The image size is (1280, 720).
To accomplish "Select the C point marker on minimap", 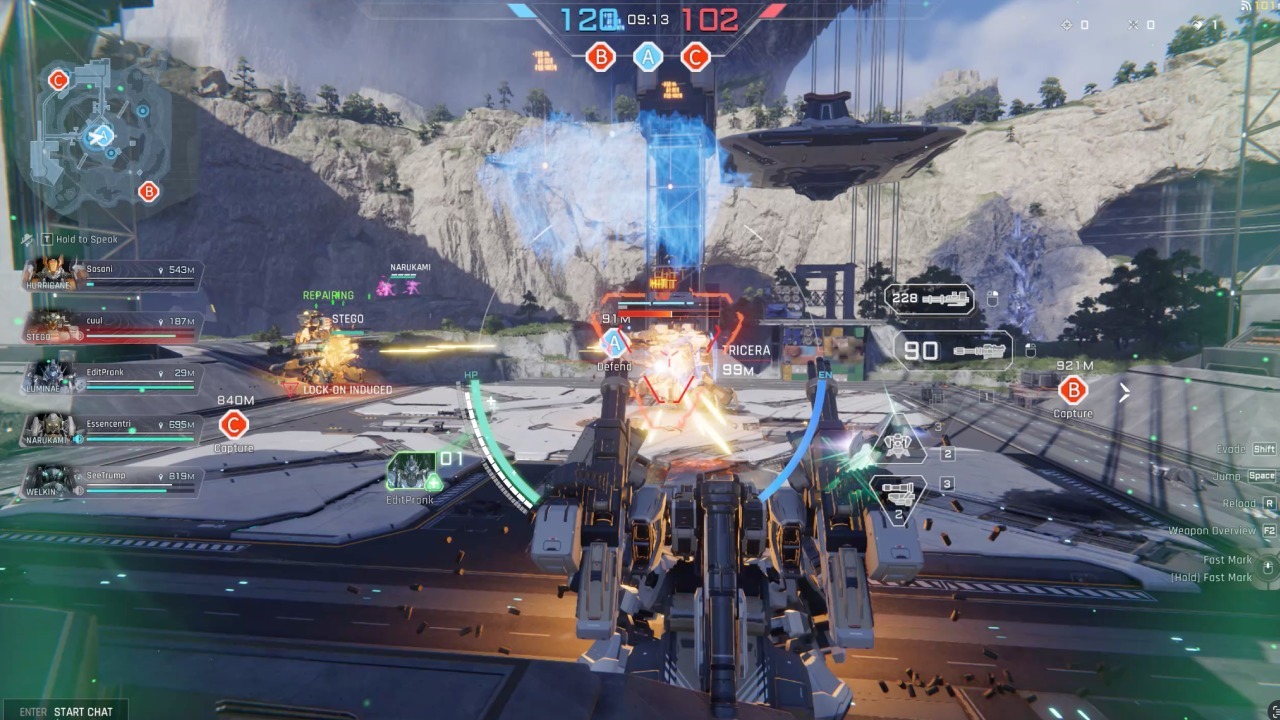I will coord(58,80).
